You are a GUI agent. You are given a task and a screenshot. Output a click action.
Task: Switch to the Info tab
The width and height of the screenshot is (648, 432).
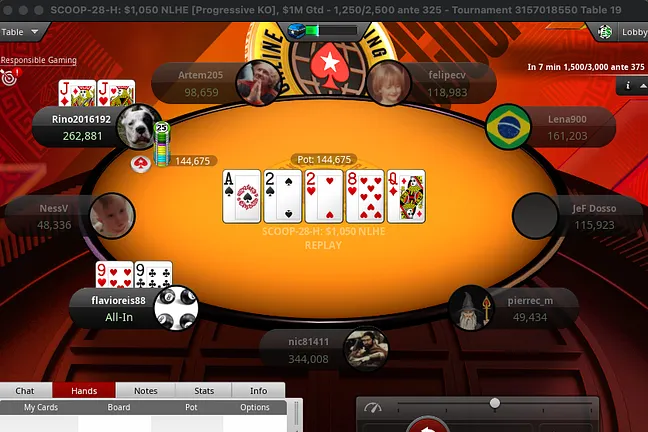(258, 391)
